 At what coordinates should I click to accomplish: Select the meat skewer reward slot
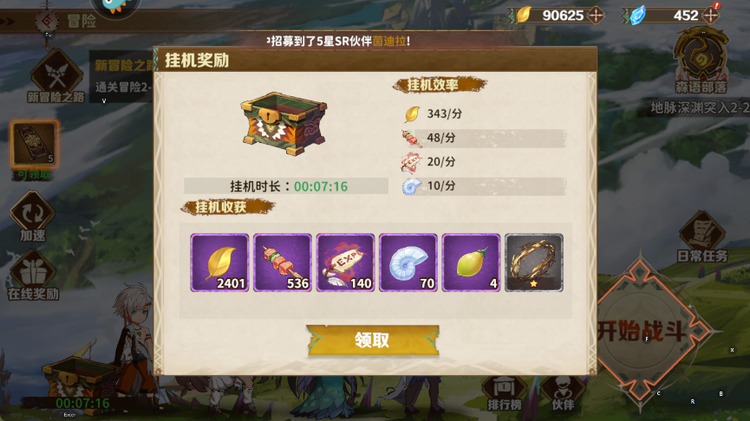[282, 263]
